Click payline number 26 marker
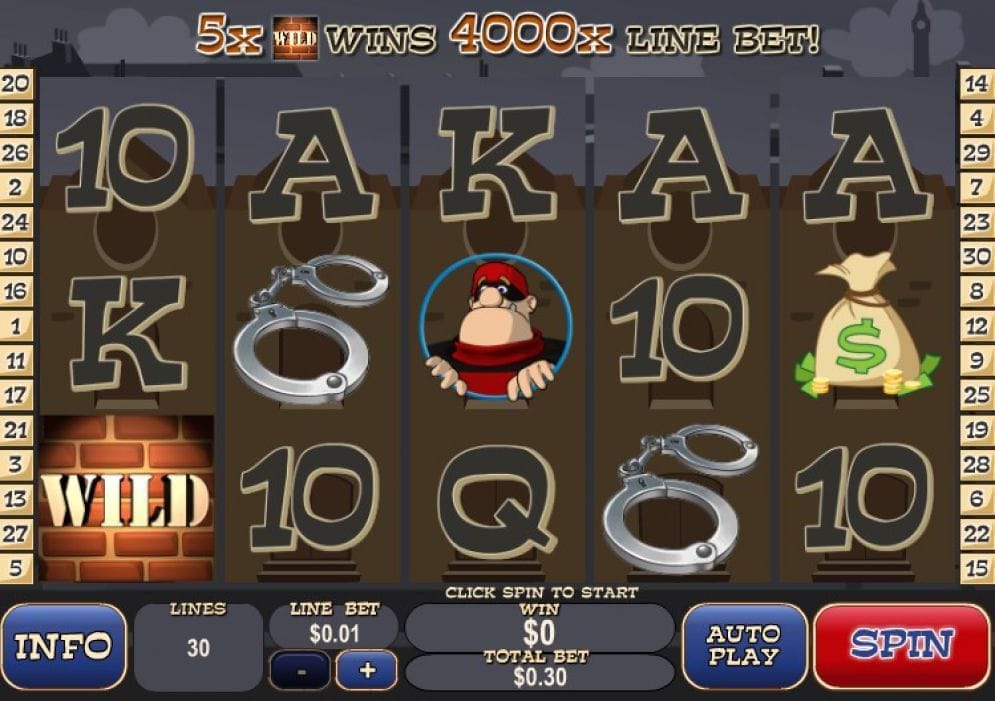This screenshot has height=701, width=995. tap(16, 153)
